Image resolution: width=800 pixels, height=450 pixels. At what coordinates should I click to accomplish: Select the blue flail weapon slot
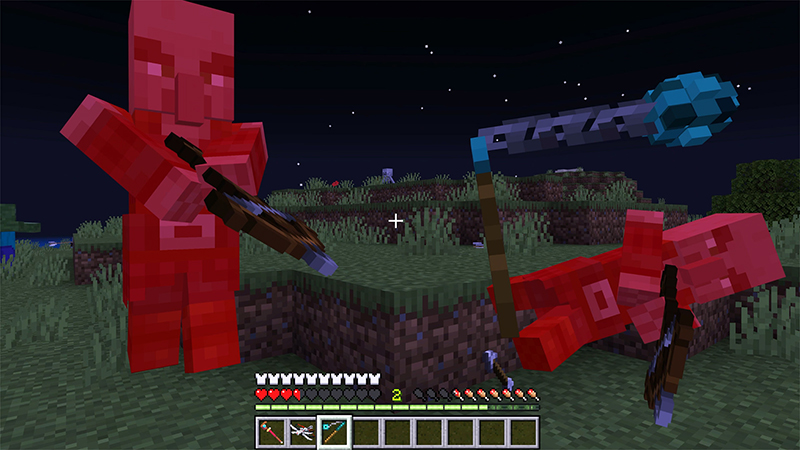click(x=335, y=431)
